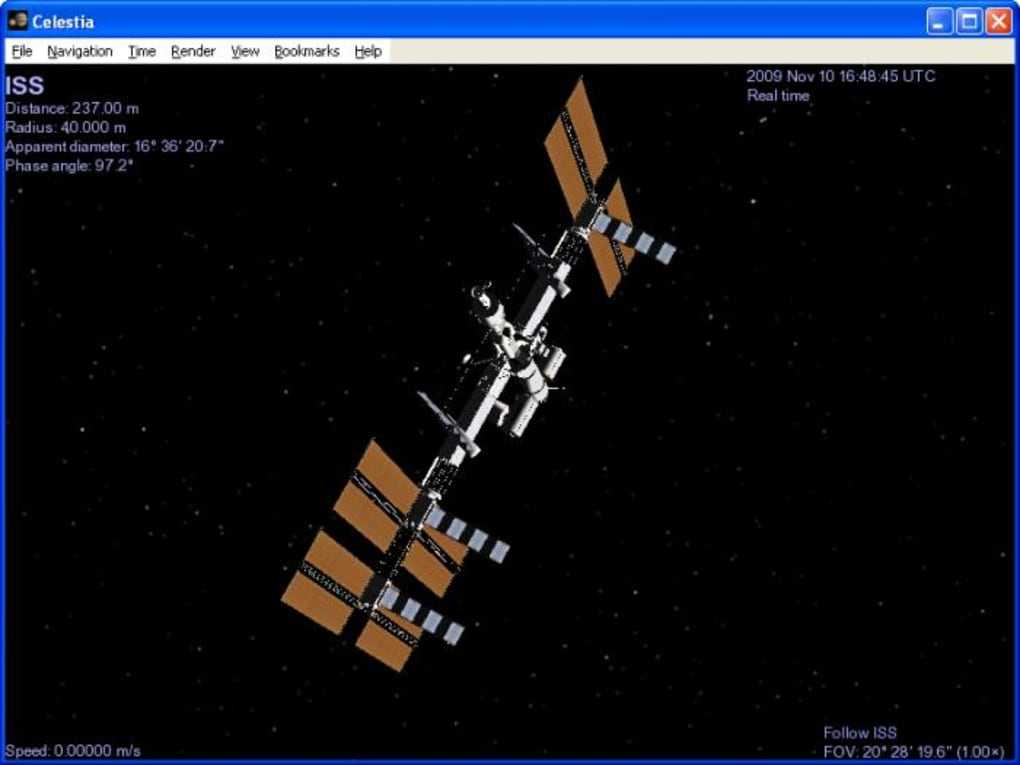Open the Navigation menu
The width and height of the screenshot is (1020, 765).
pos(80,51)
